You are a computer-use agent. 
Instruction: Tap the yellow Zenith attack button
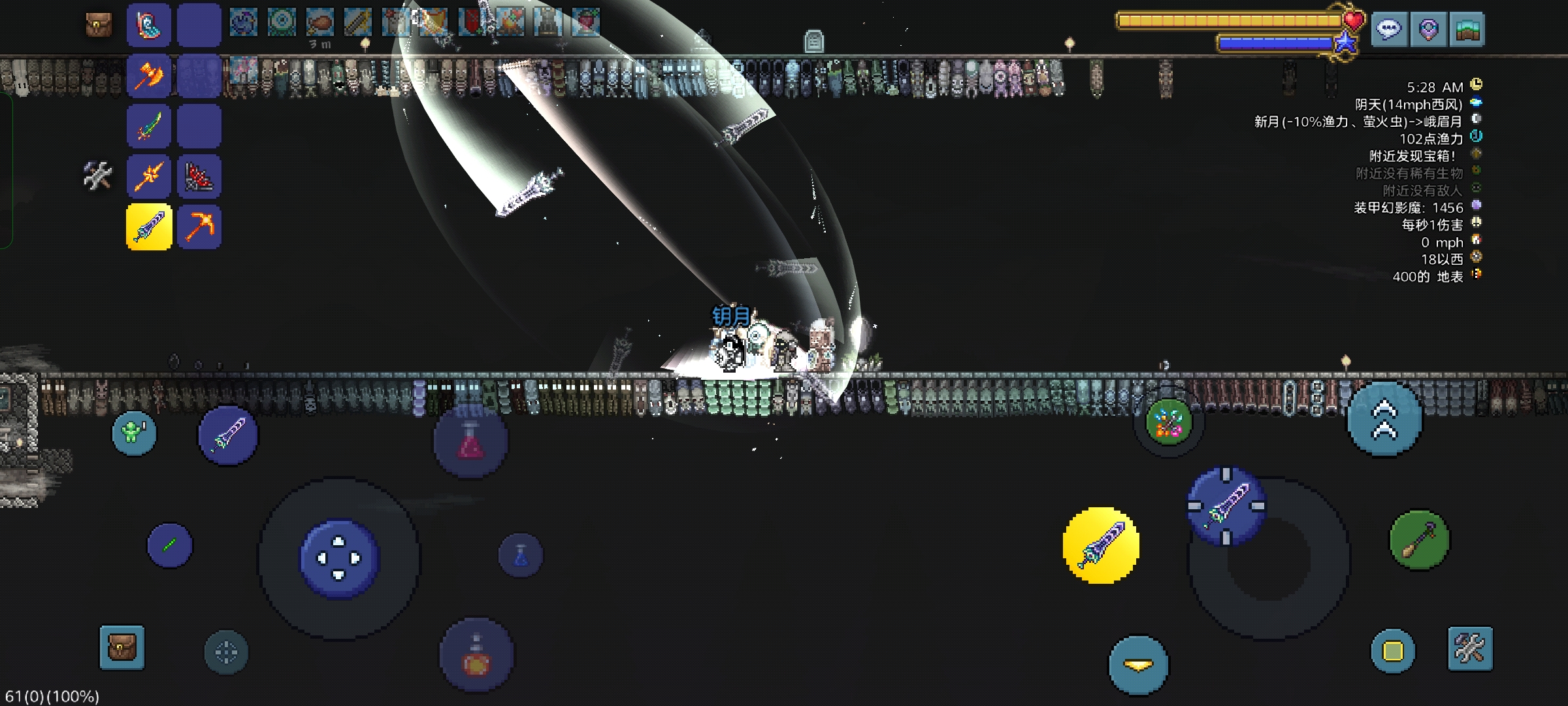[x=1102, y=545]
